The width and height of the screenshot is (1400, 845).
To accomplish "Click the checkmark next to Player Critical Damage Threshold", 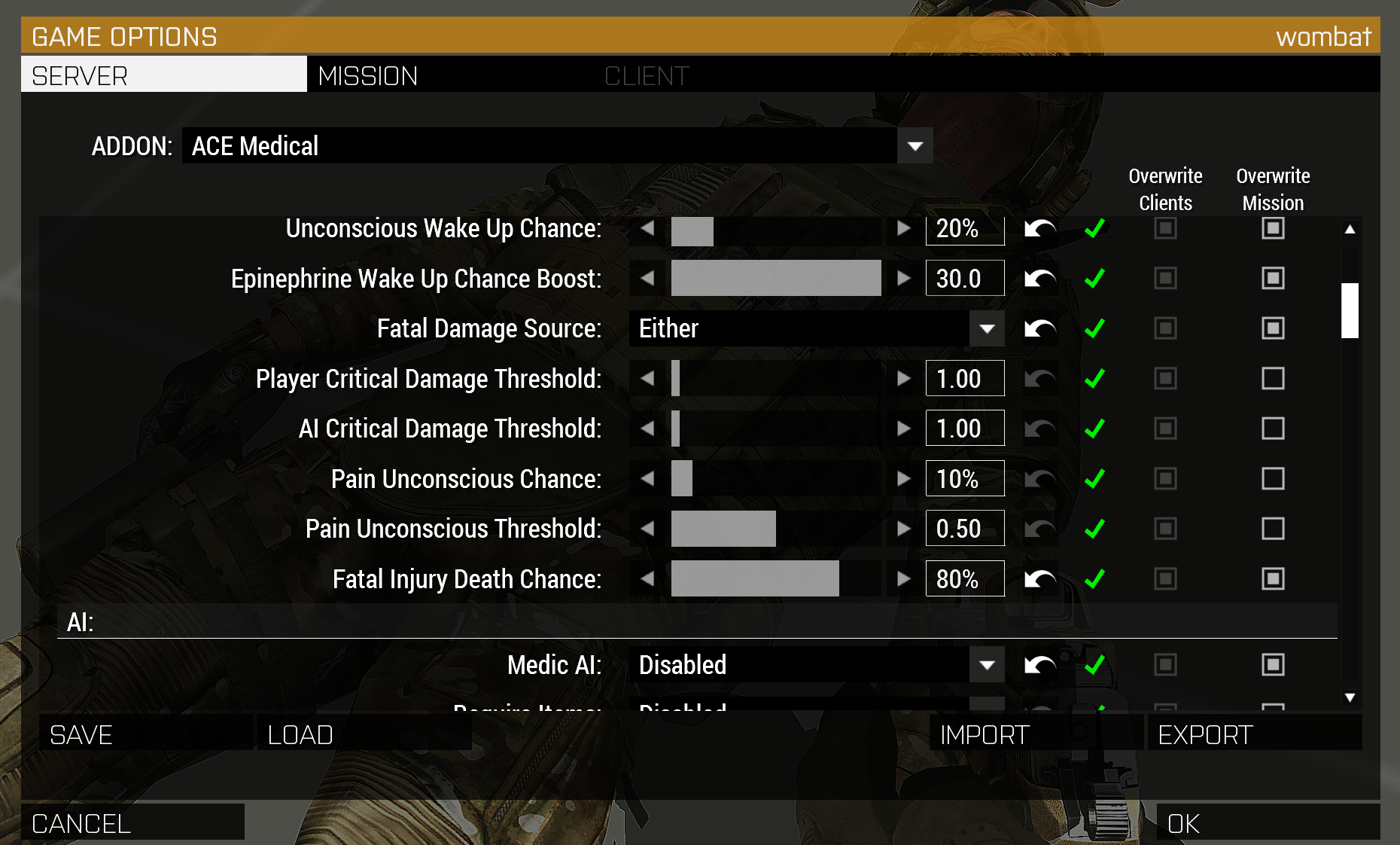I will (1095, 379).
